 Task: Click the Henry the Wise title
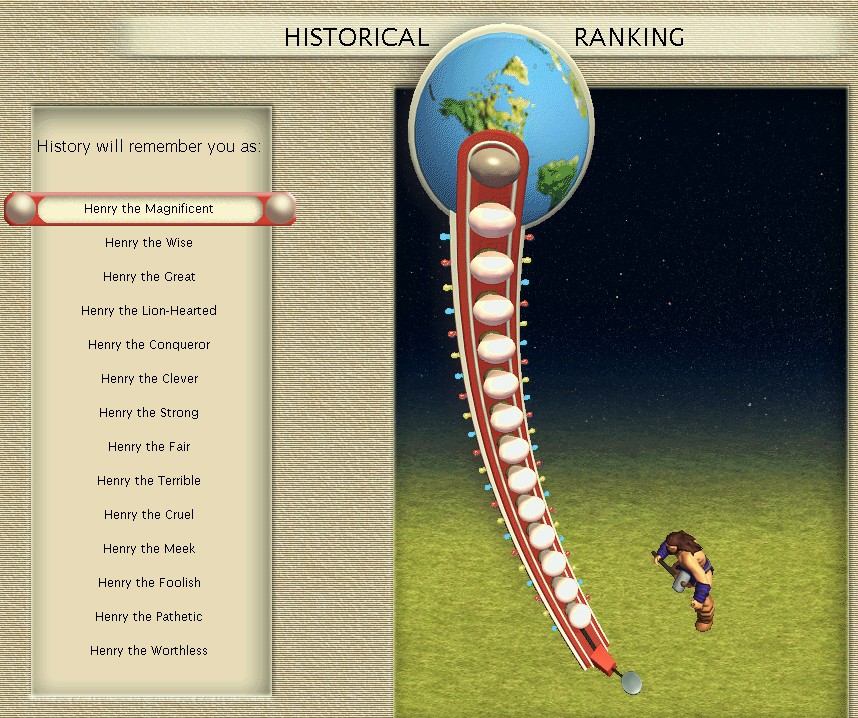[x=149, y=243]
